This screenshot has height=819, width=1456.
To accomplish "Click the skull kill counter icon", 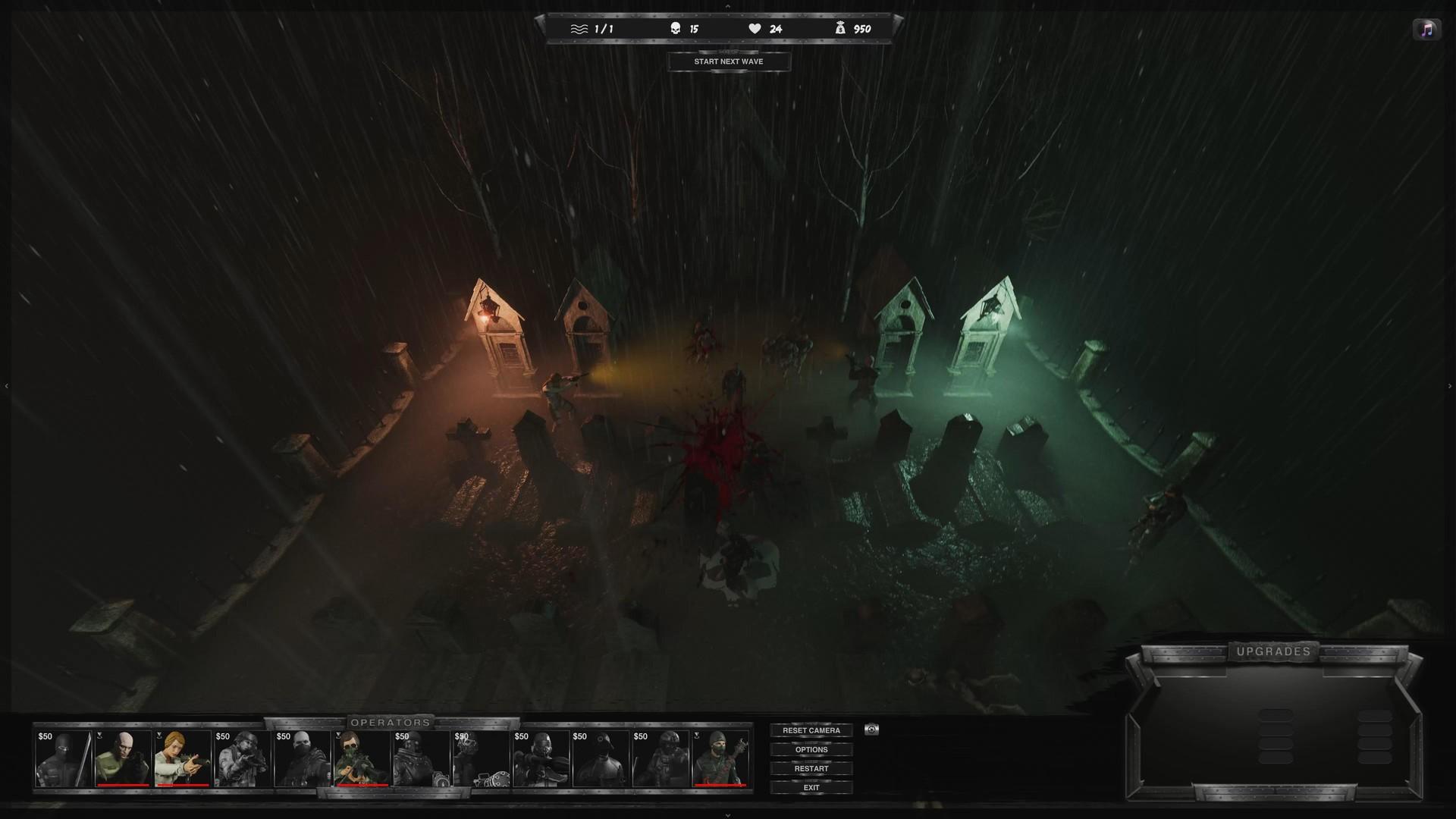I will (x=674, y=27).
